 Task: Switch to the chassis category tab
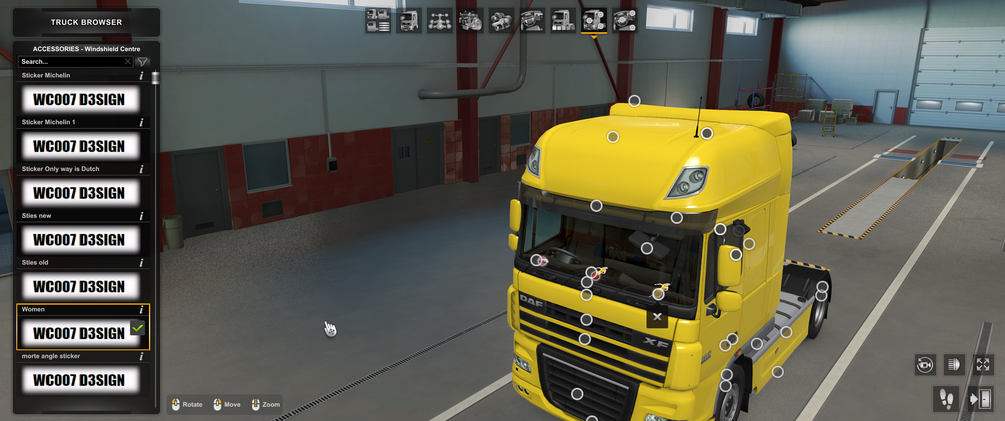point(439,19)
